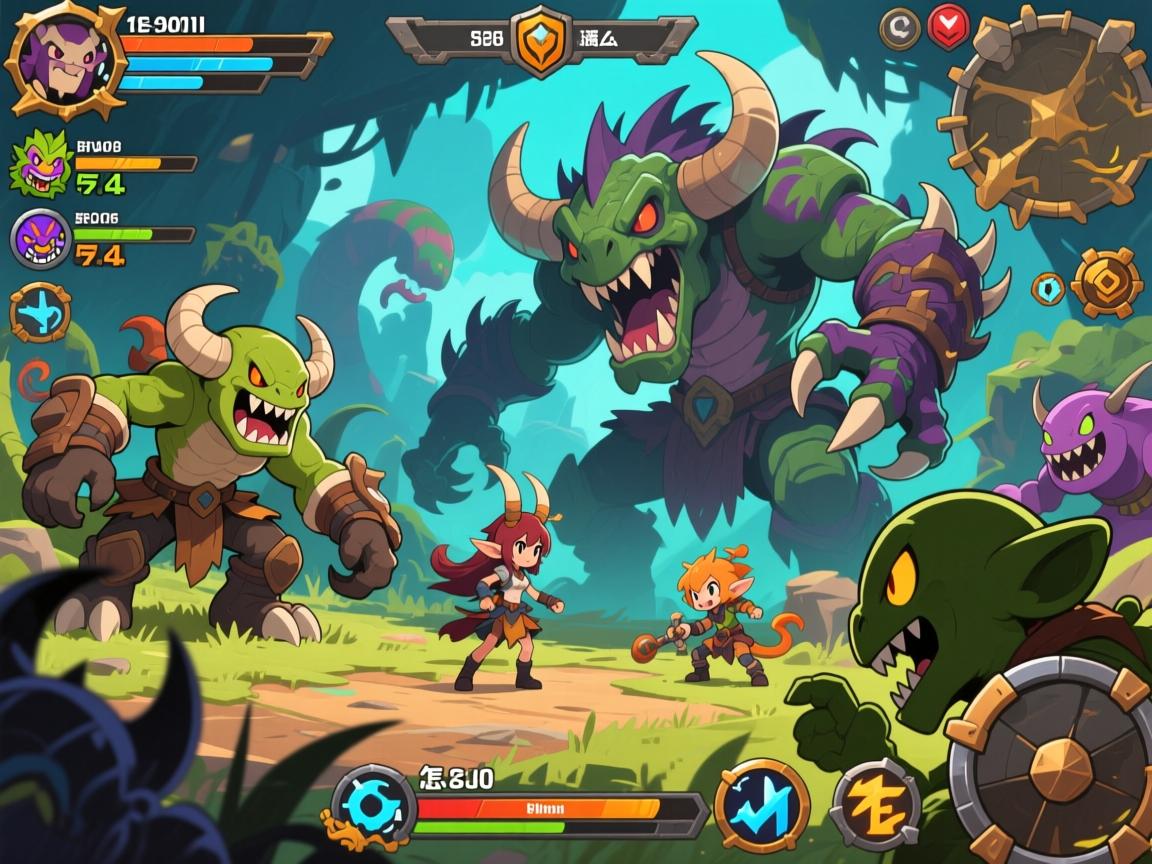Viewport: 1152px width, 864px height.
Task: Tap the red chevron badge button
Action: (x=948, y=27)
